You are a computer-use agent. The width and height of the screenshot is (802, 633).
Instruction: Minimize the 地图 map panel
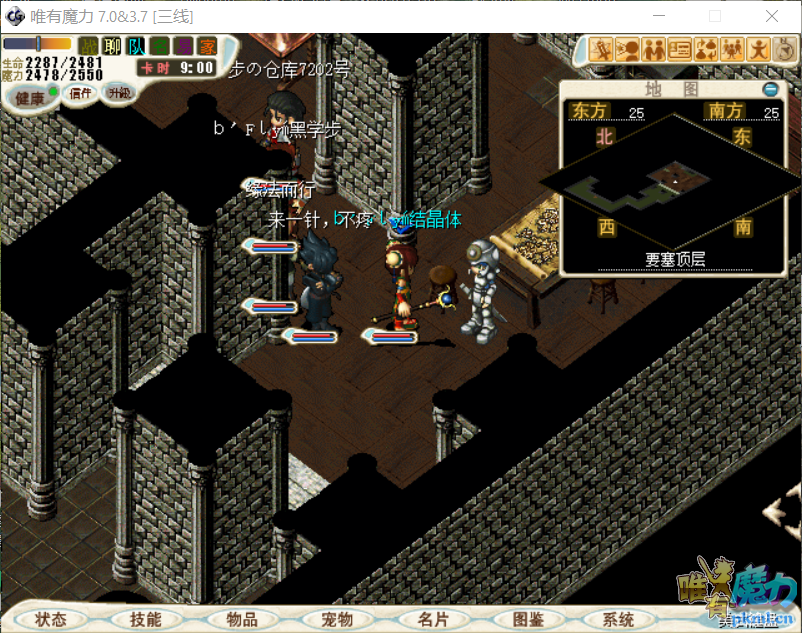coord(770,89)
